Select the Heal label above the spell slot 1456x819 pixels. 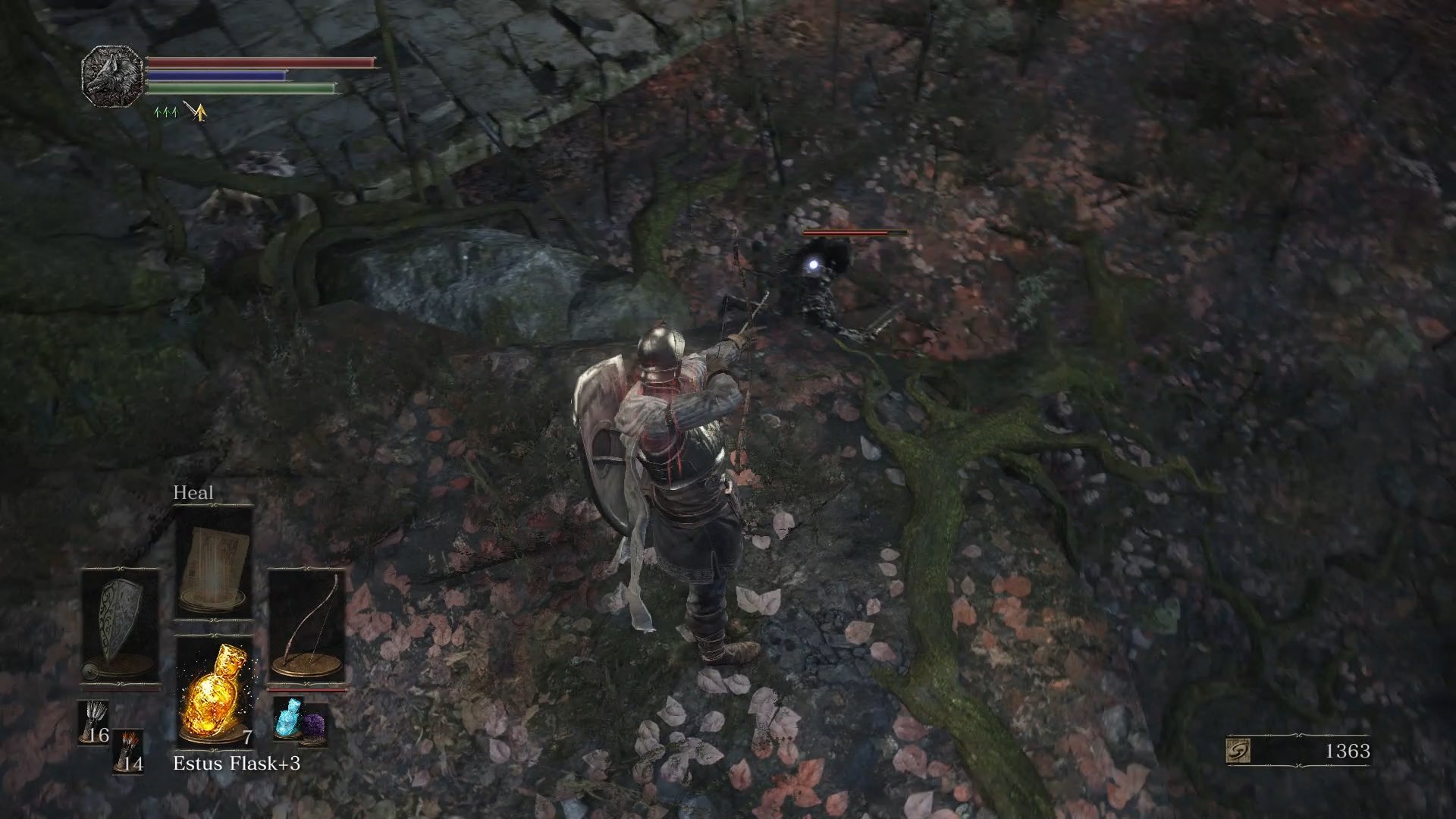(194, 492)
